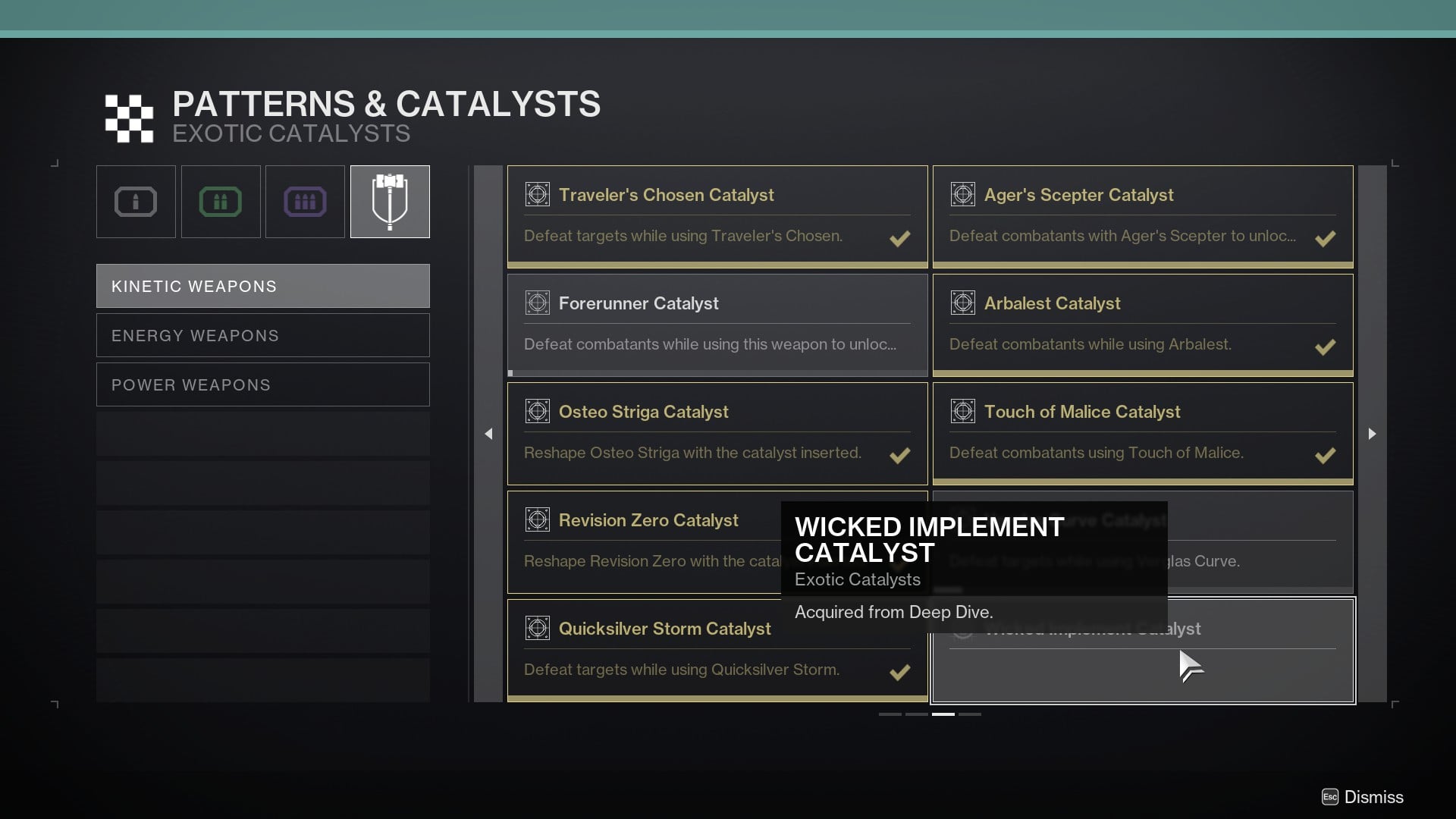Open the second page indicator dot
The height and width of the screenshot is (819, 1456).
point(916,714)
